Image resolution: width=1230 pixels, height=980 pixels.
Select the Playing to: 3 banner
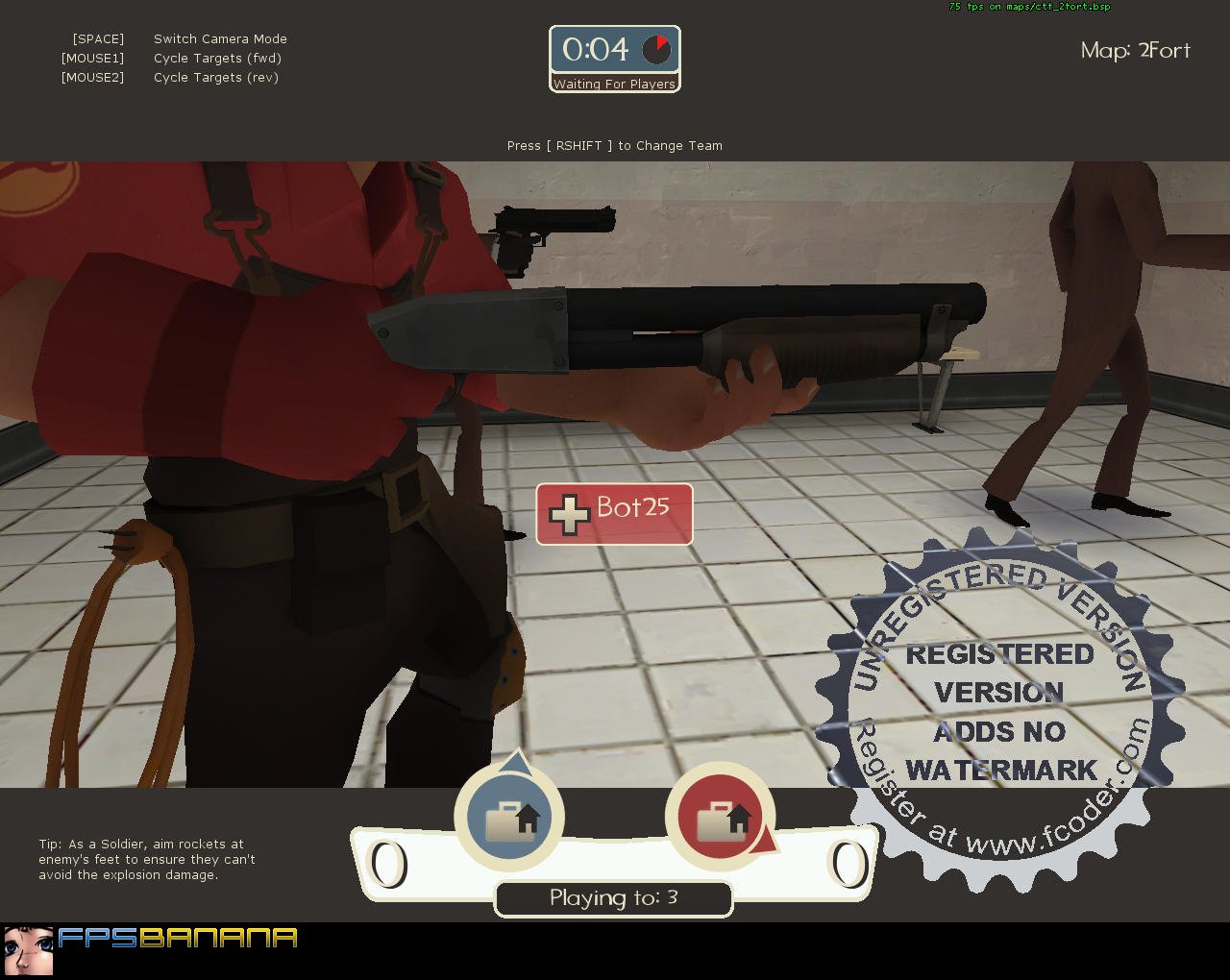(613, 898)
